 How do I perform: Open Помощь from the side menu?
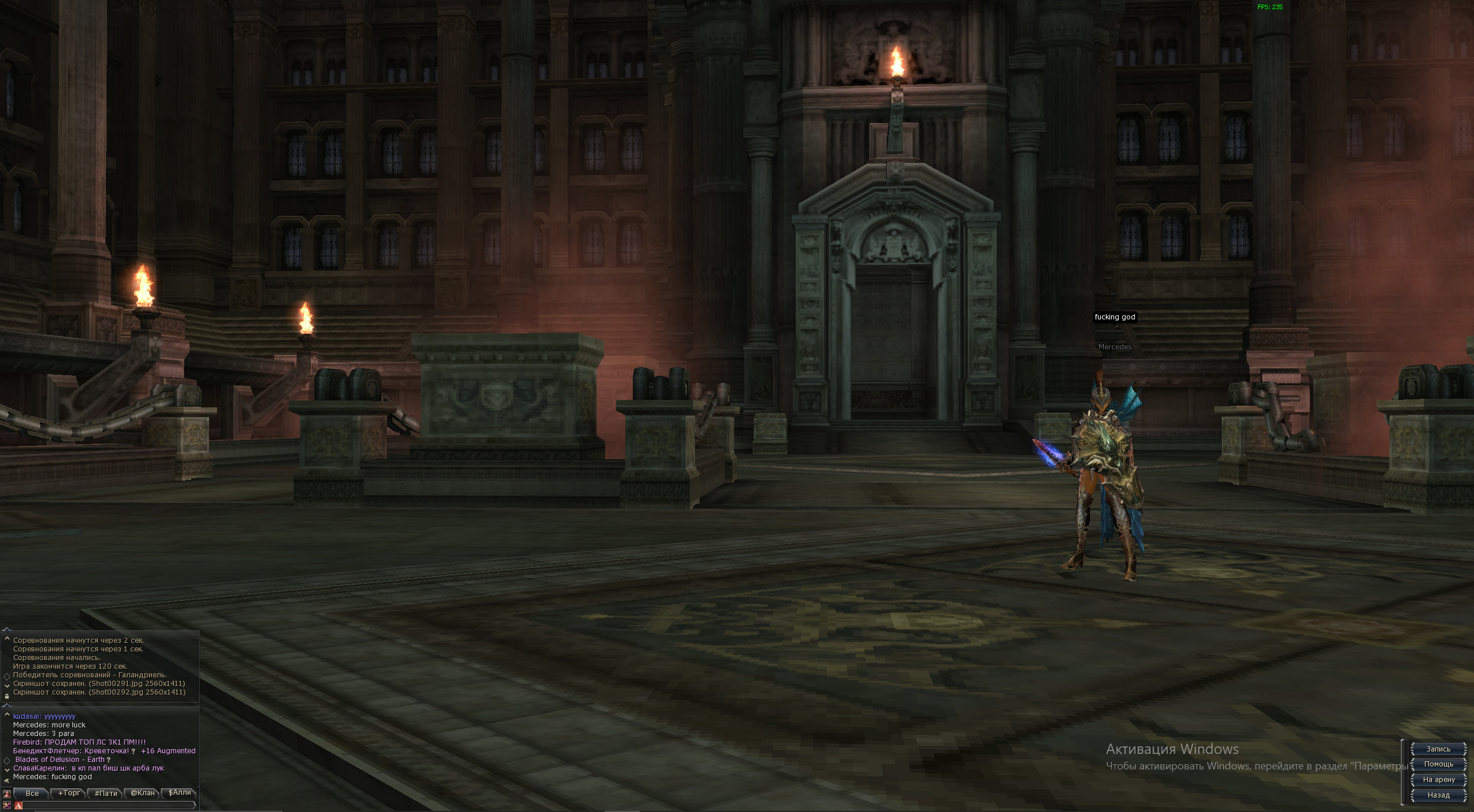click(x=1438, y=764)
